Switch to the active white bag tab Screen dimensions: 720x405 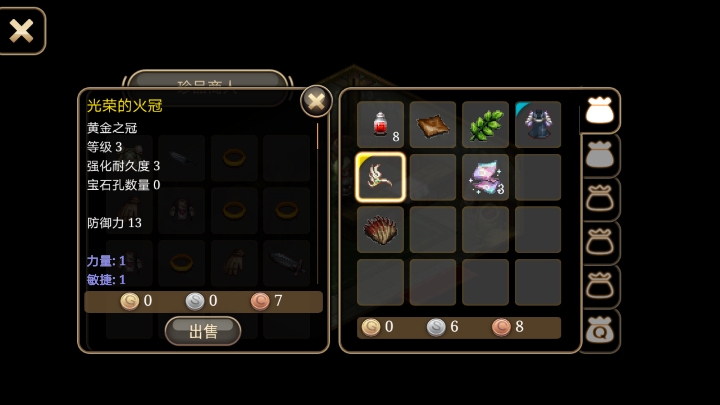tap(599, 111)
